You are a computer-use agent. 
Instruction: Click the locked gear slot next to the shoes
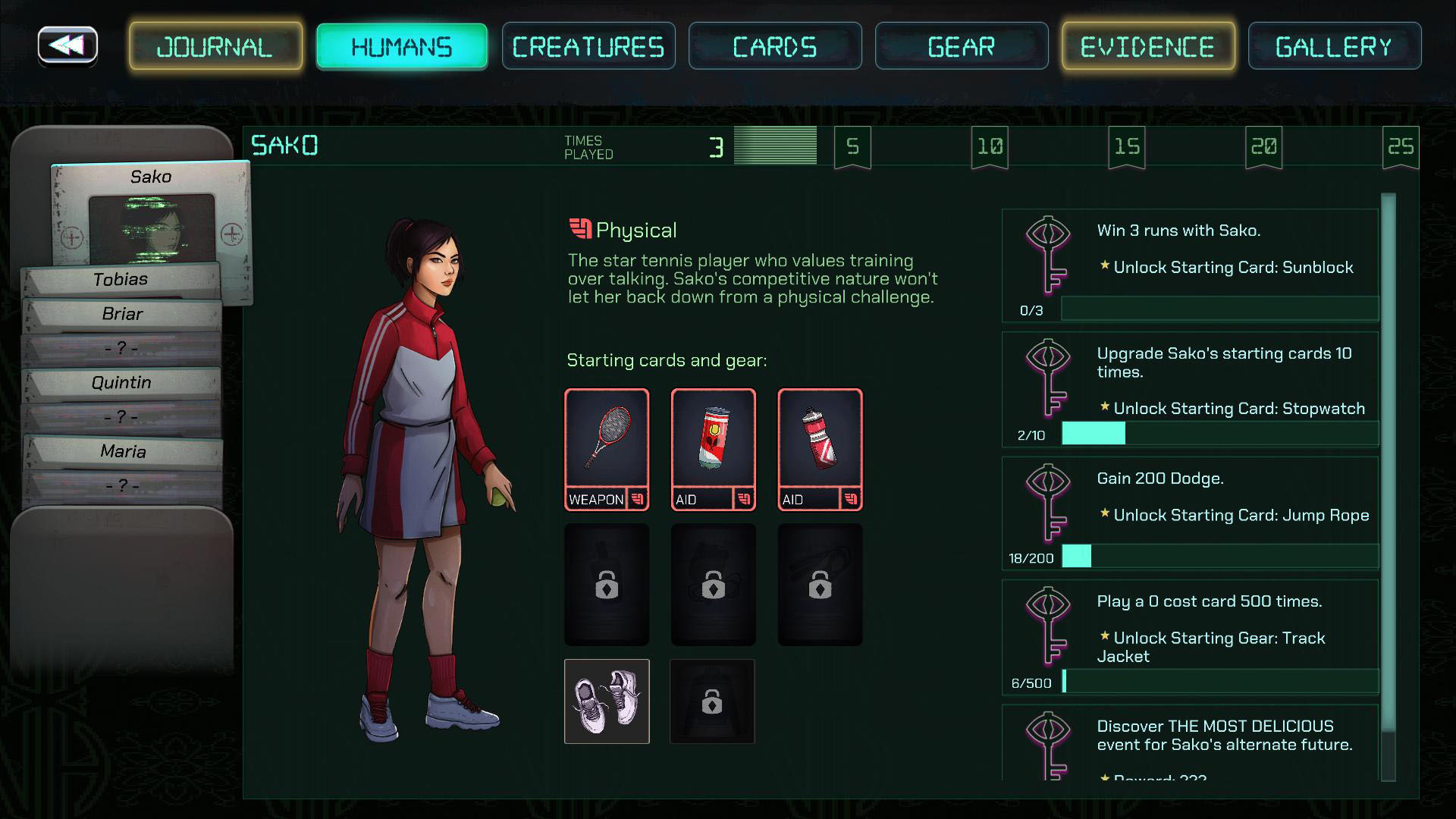click(x=712, y=701)
